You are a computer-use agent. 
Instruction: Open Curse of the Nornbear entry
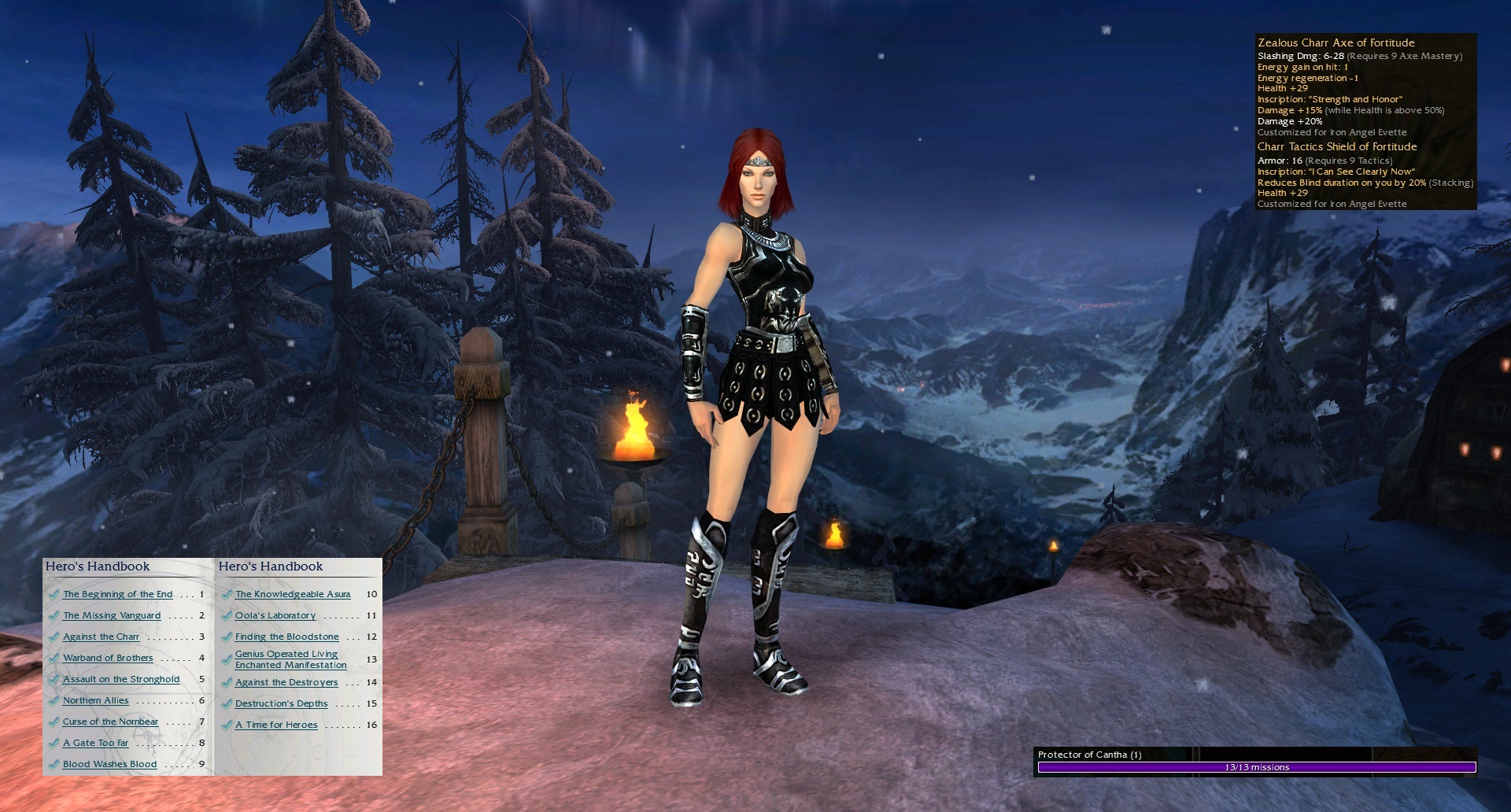110,722
